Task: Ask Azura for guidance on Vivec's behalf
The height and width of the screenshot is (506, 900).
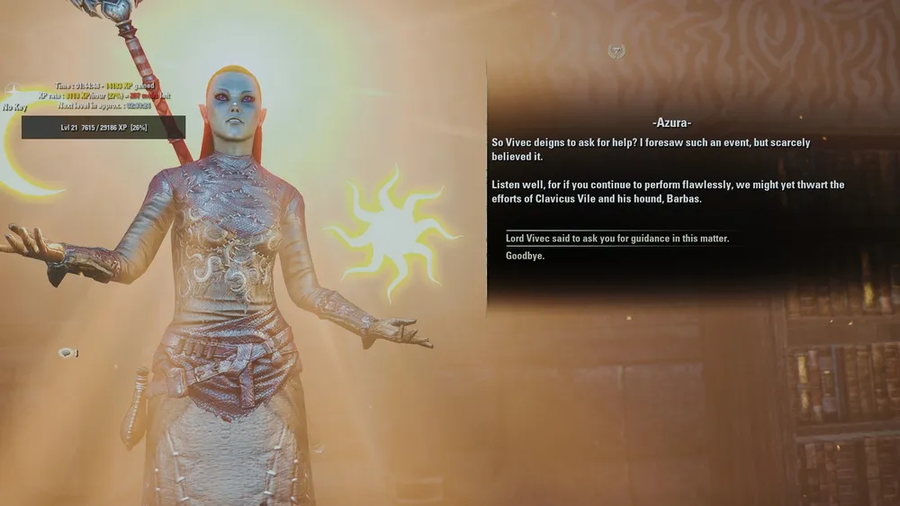Action: click(617, 238)
